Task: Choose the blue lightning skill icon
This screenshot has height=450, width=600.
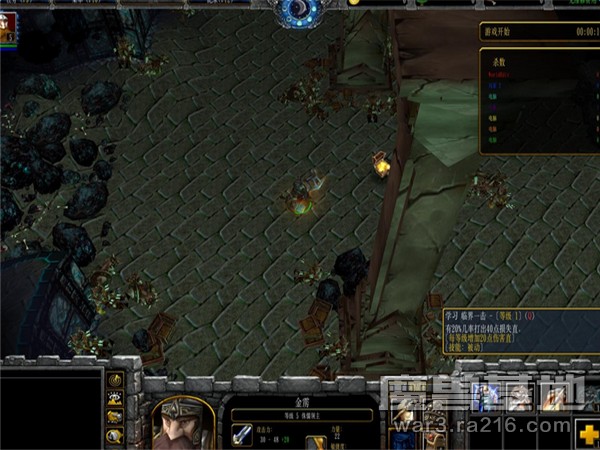Action: coord(487,399)
